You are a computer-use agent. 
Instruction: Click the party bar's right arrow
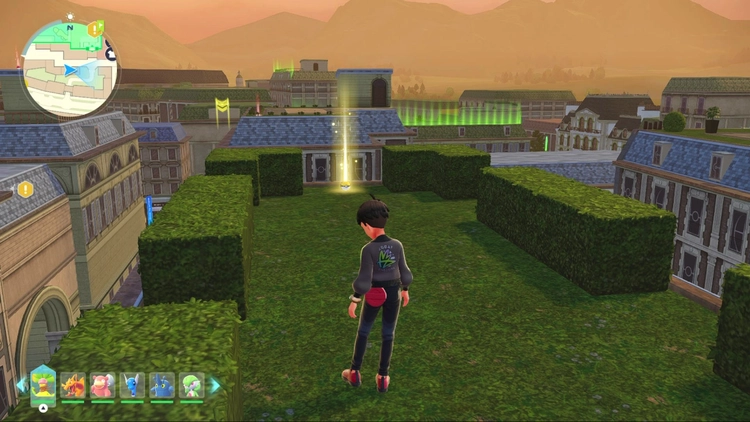pyautogui.click(x=214, y=385)
